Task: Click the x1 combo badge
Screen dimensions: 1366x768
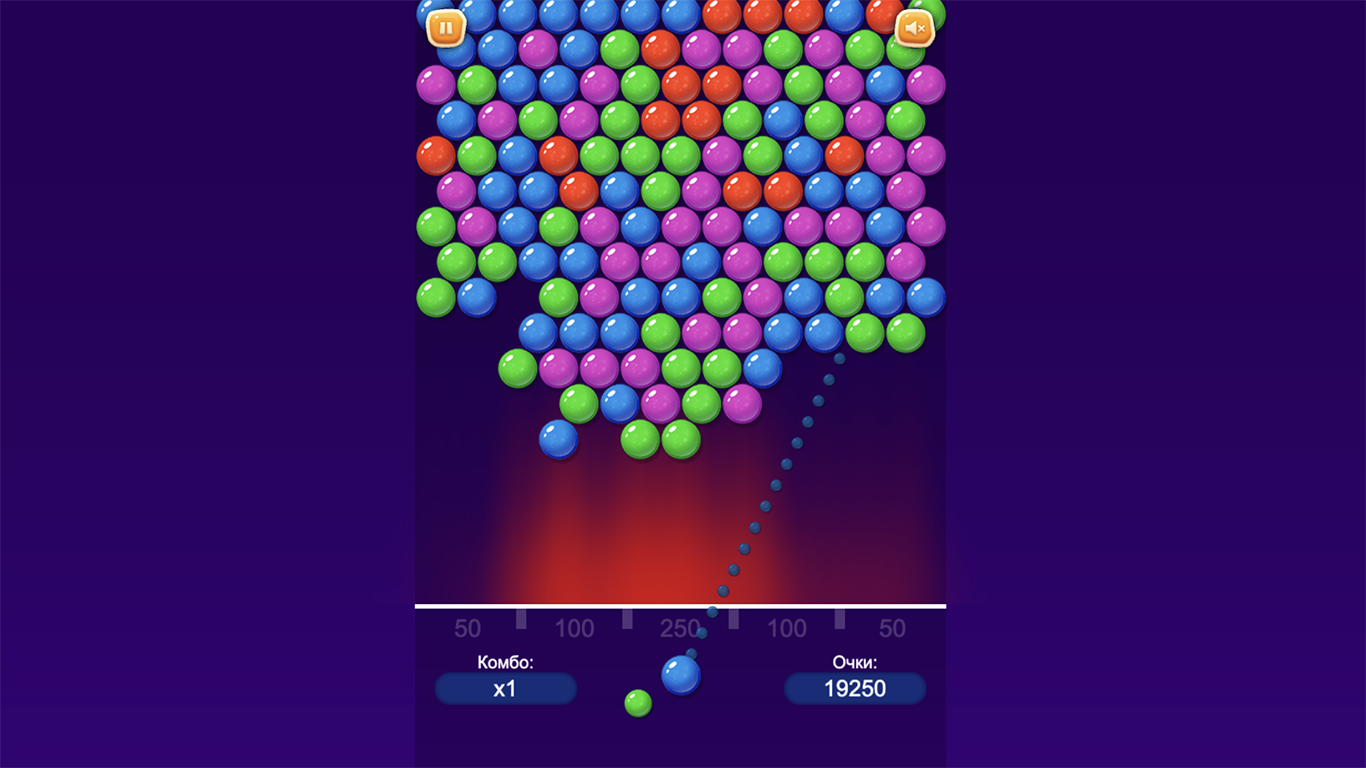Action: (x=505, y=688)
